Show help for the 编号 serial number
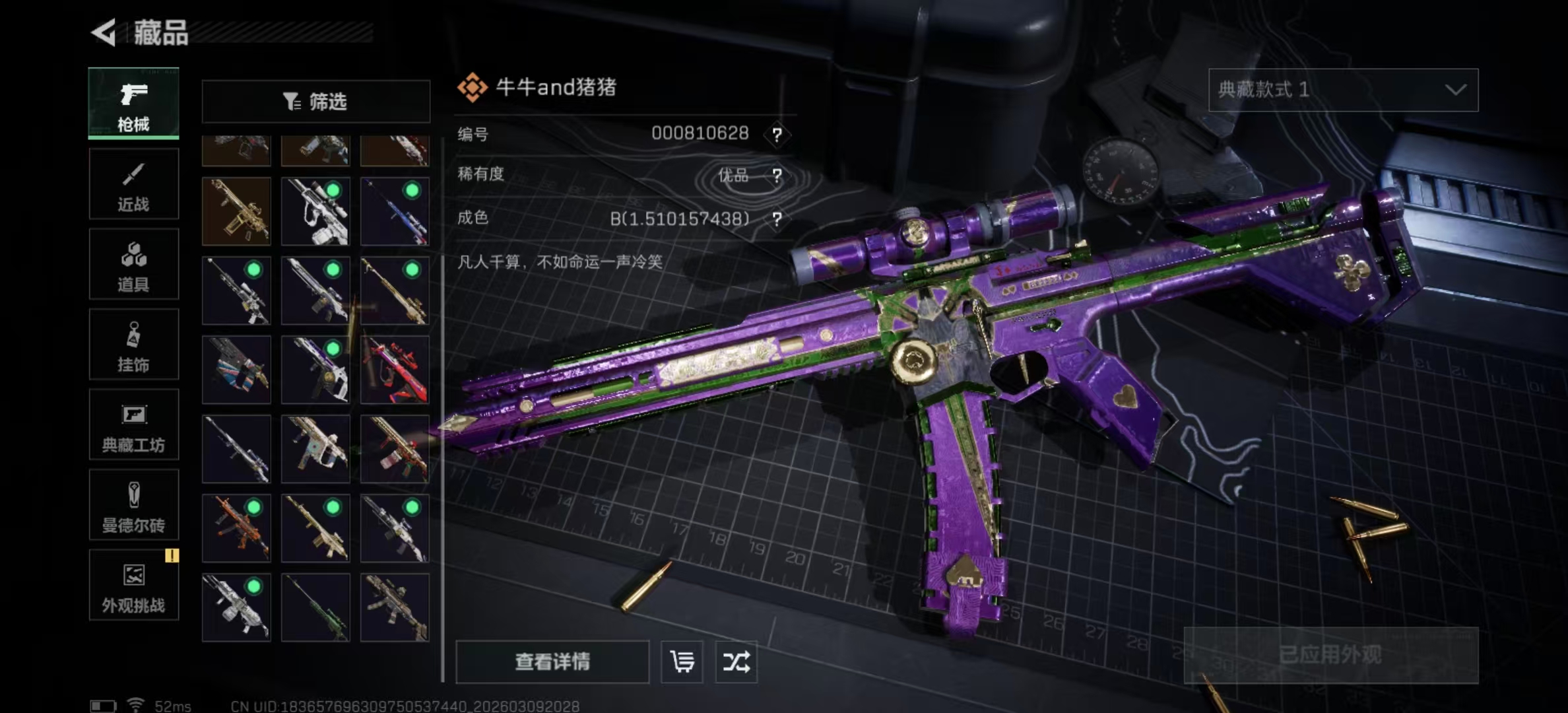Viewport: 1568px width, 713px height. click(777, 135)
